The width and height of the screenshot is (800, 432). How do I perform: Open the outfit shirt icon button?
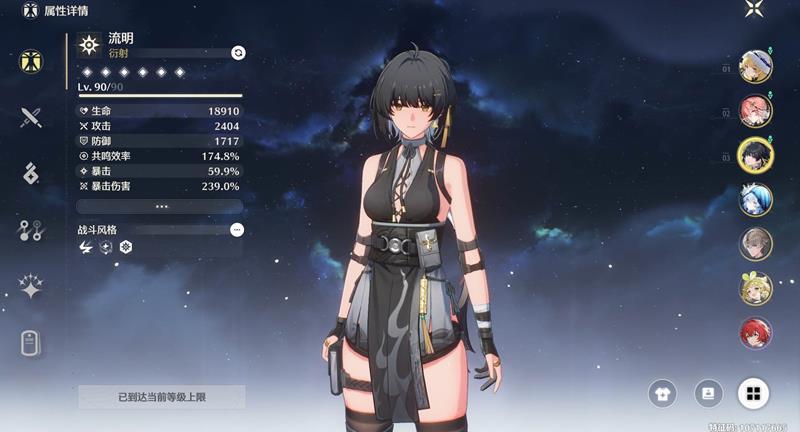pyautogui.click(x=663, y=393)
